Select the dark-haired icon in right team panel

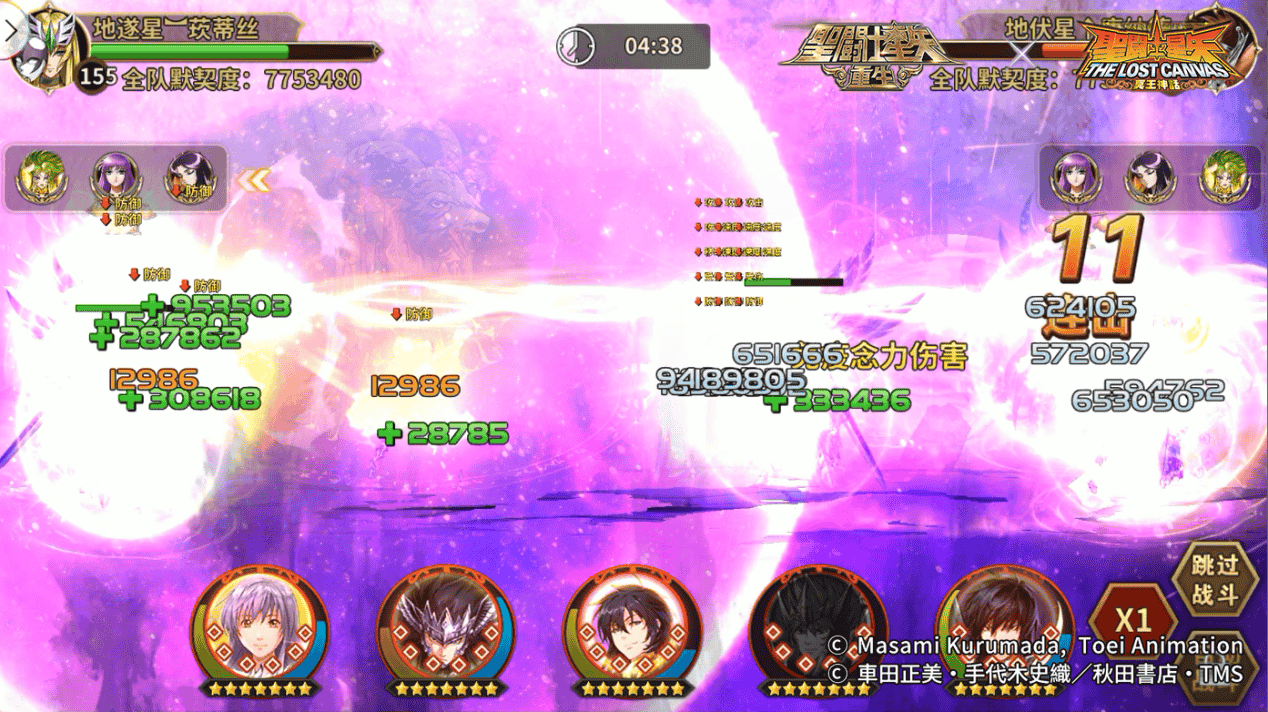[1149, 177]
